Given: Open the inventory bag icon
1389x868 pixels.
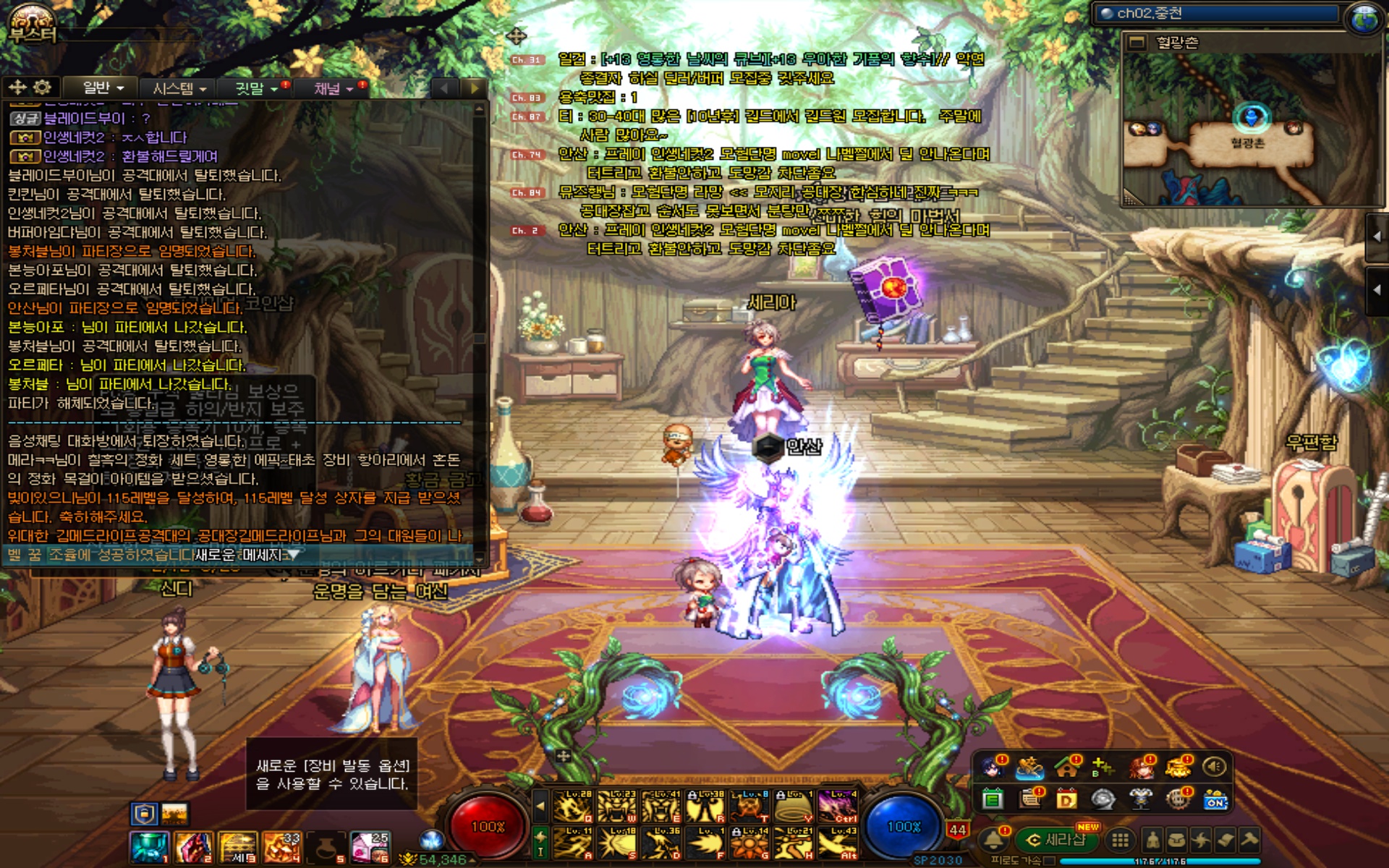Looking at the screenshot, I should (1176, 840).
